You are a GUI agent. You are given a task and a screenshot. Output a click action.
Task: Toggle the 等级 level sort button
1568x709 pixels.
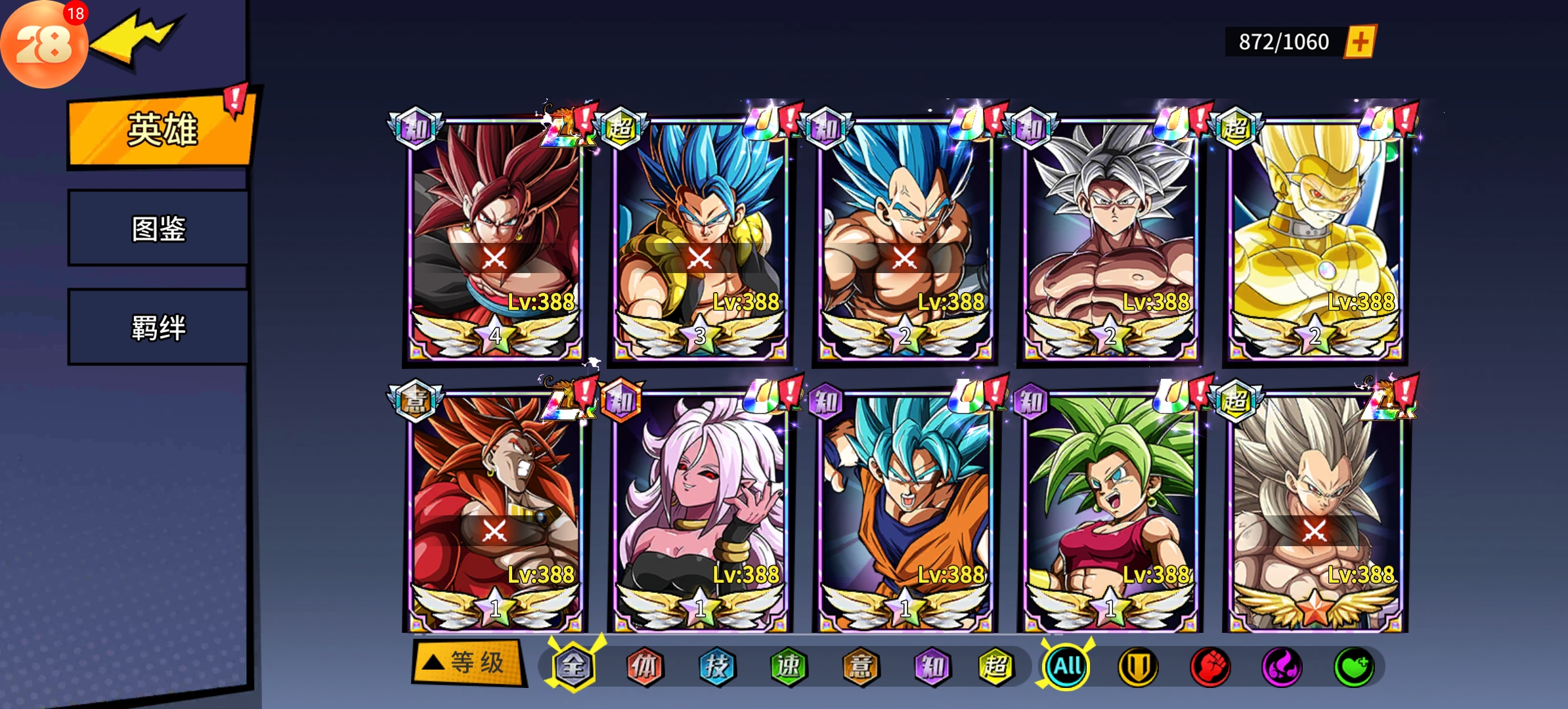pos(469,663)
